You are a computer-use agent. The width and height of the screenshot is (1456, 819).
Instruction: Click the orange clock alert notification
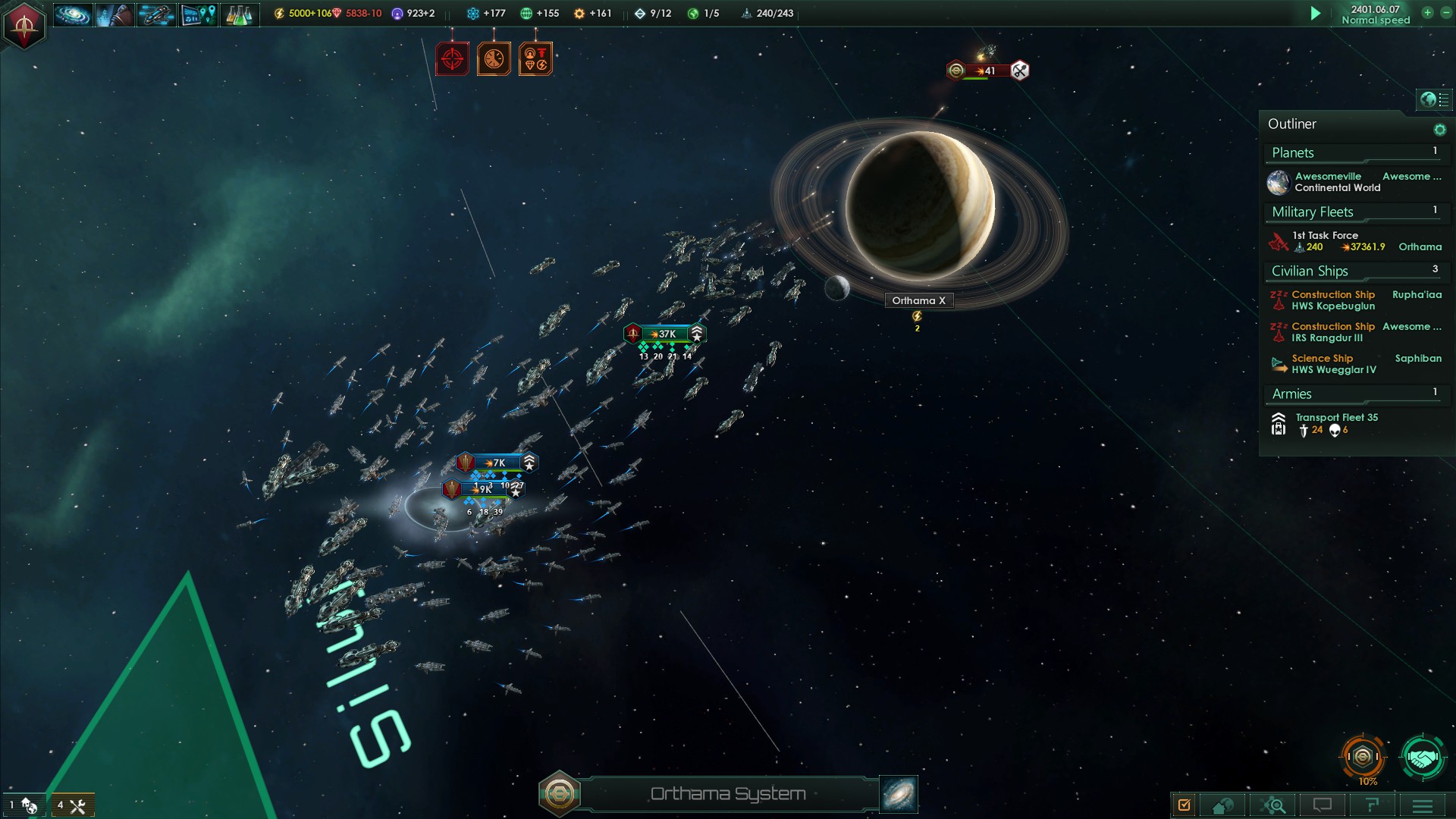[494, 59]
